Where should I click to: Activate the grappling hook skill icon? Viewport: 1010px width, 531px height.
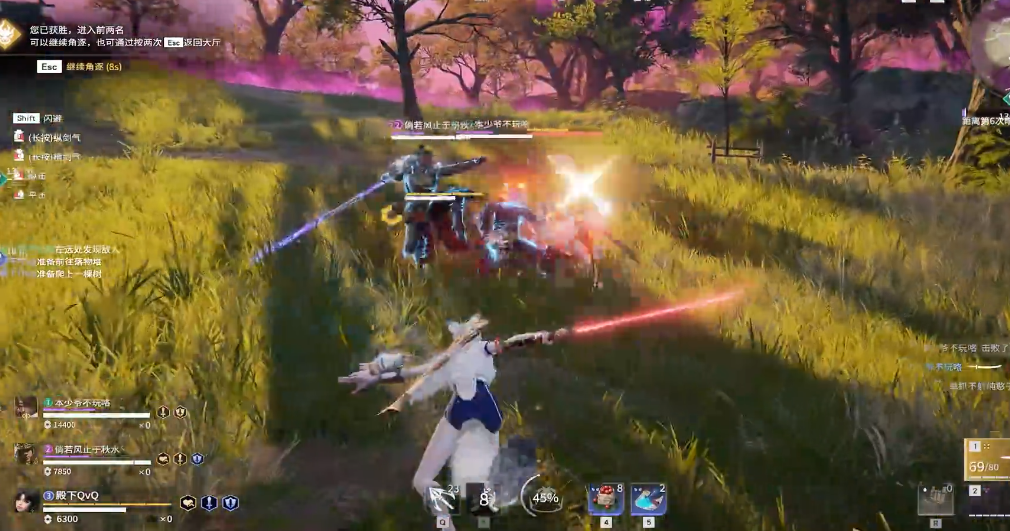(x=441, y=497)
